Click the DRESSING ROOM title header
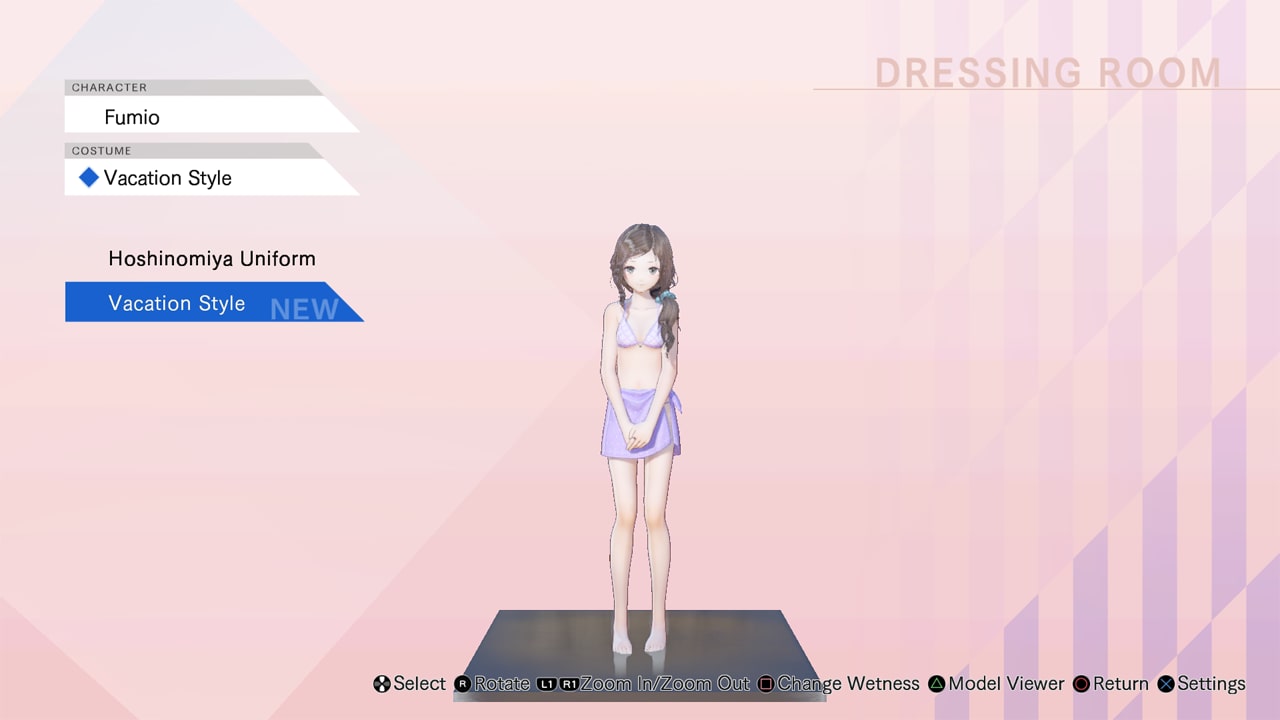The height and width of the screenshot is (720, 1280). pos(1047,72)
